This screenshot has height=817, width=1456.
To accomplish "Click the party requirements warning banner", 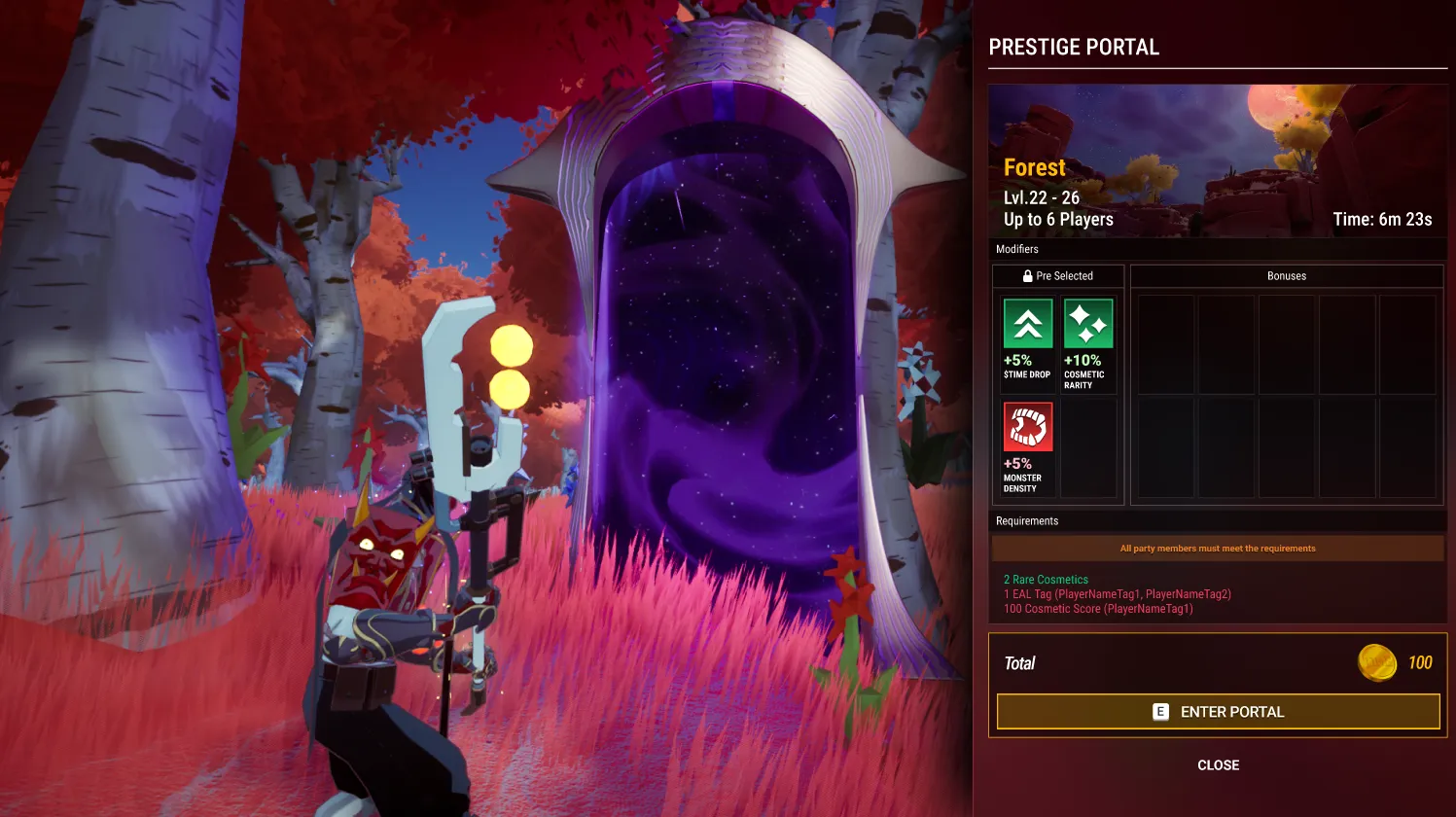I will [1218, 548].
